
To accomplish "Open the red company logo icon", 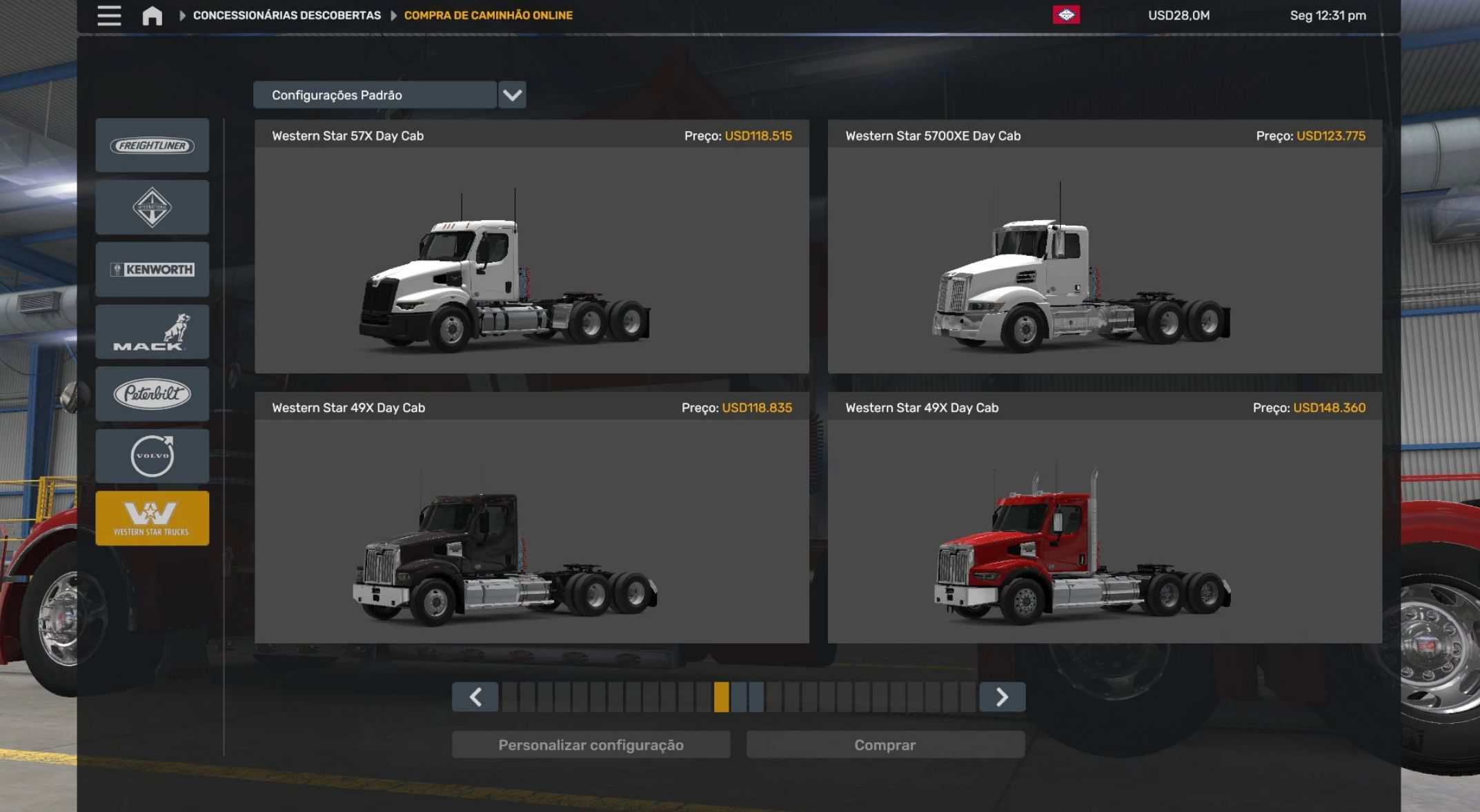I will 1066,15.
